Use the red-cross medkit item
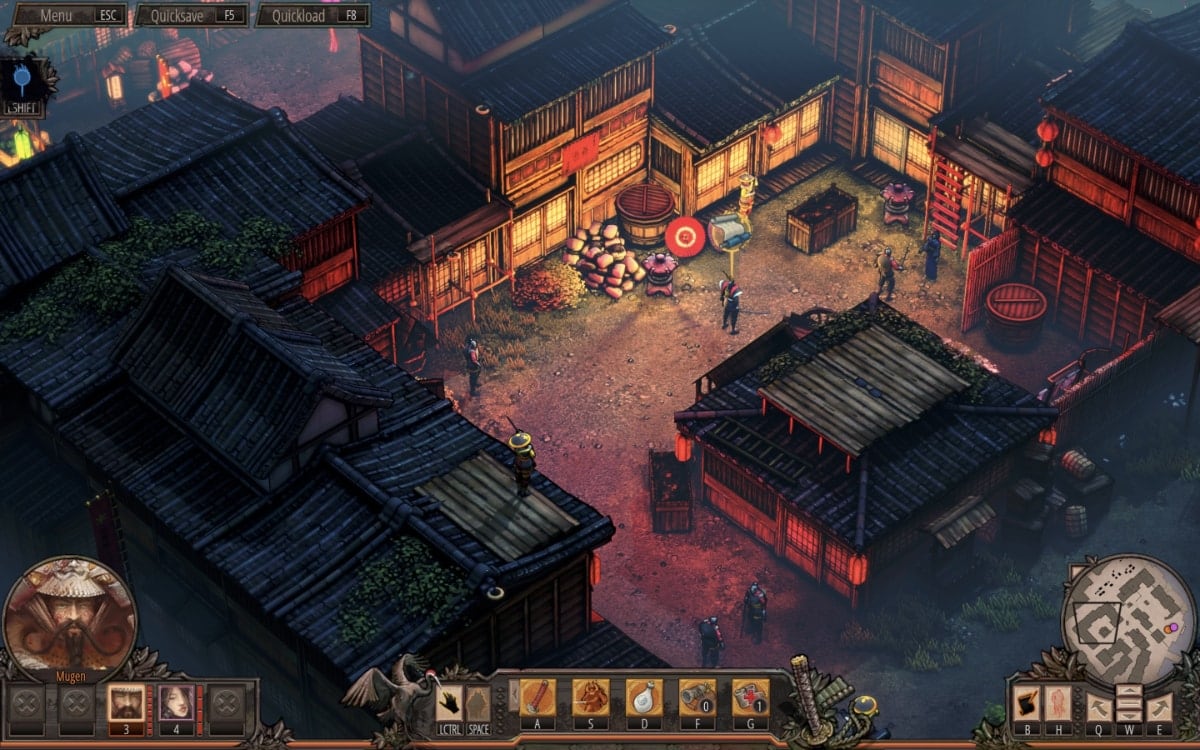 [750, 697]
